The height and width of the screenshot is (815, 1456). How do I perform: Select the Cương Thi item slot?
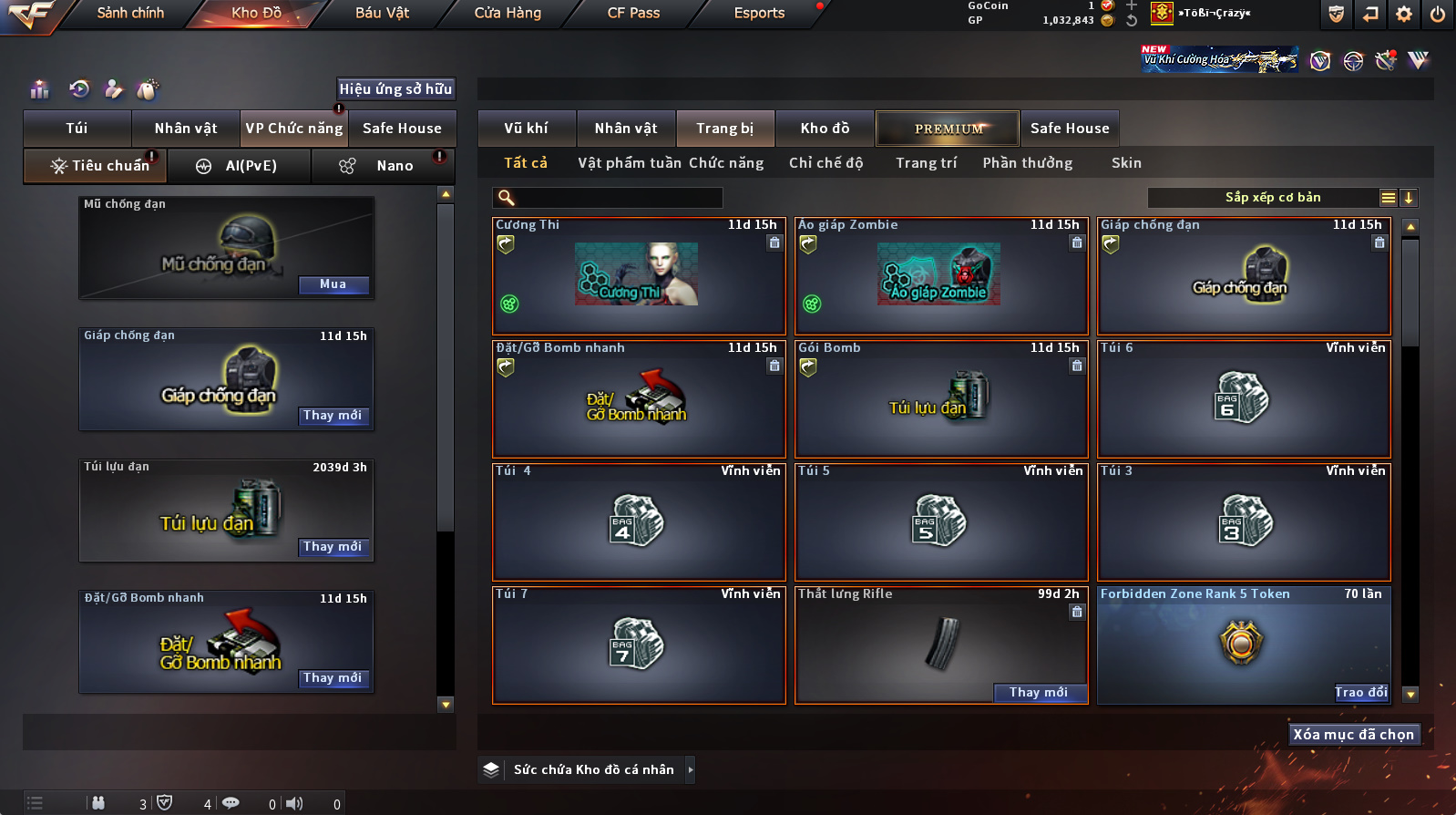tap(638, 276)
